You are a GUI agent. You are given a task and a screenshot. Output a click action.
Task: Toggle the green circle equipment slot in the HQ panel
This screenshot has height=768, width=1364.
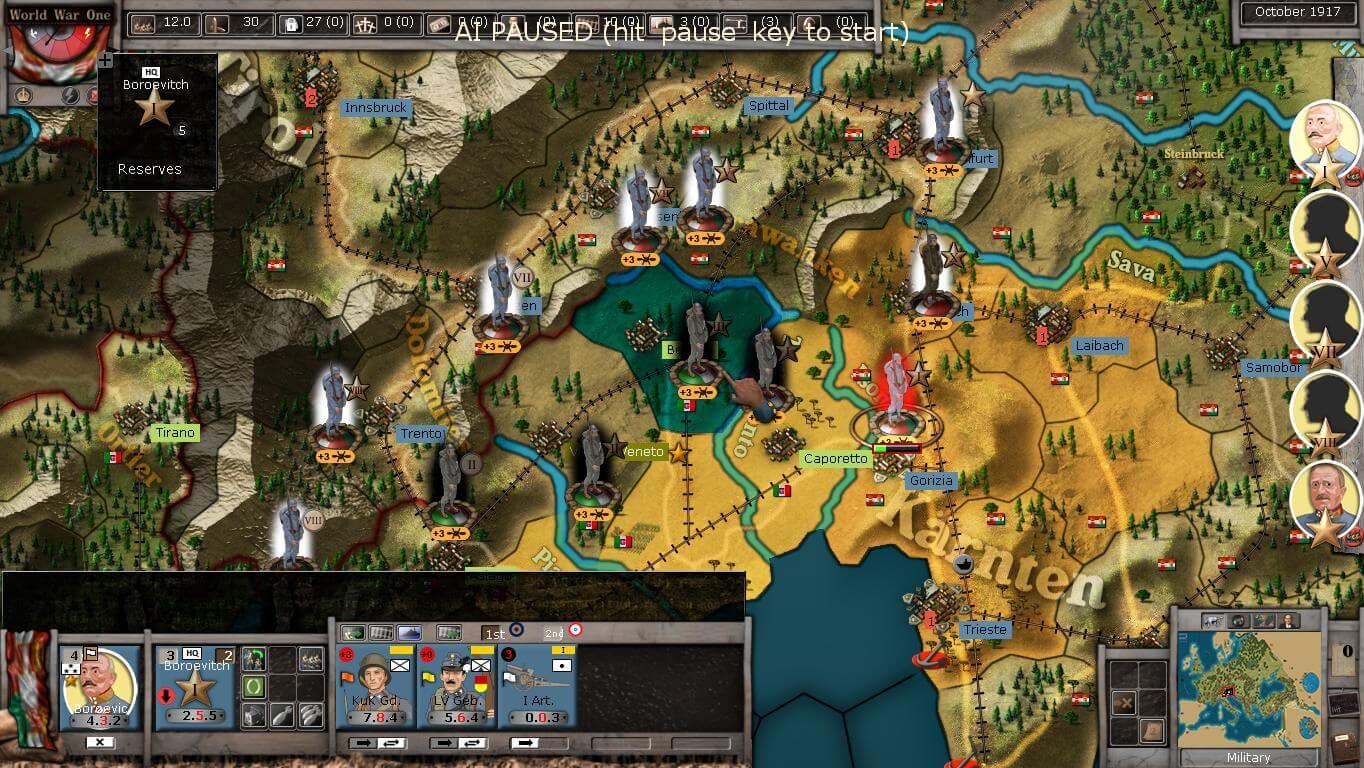pos(253,687)
